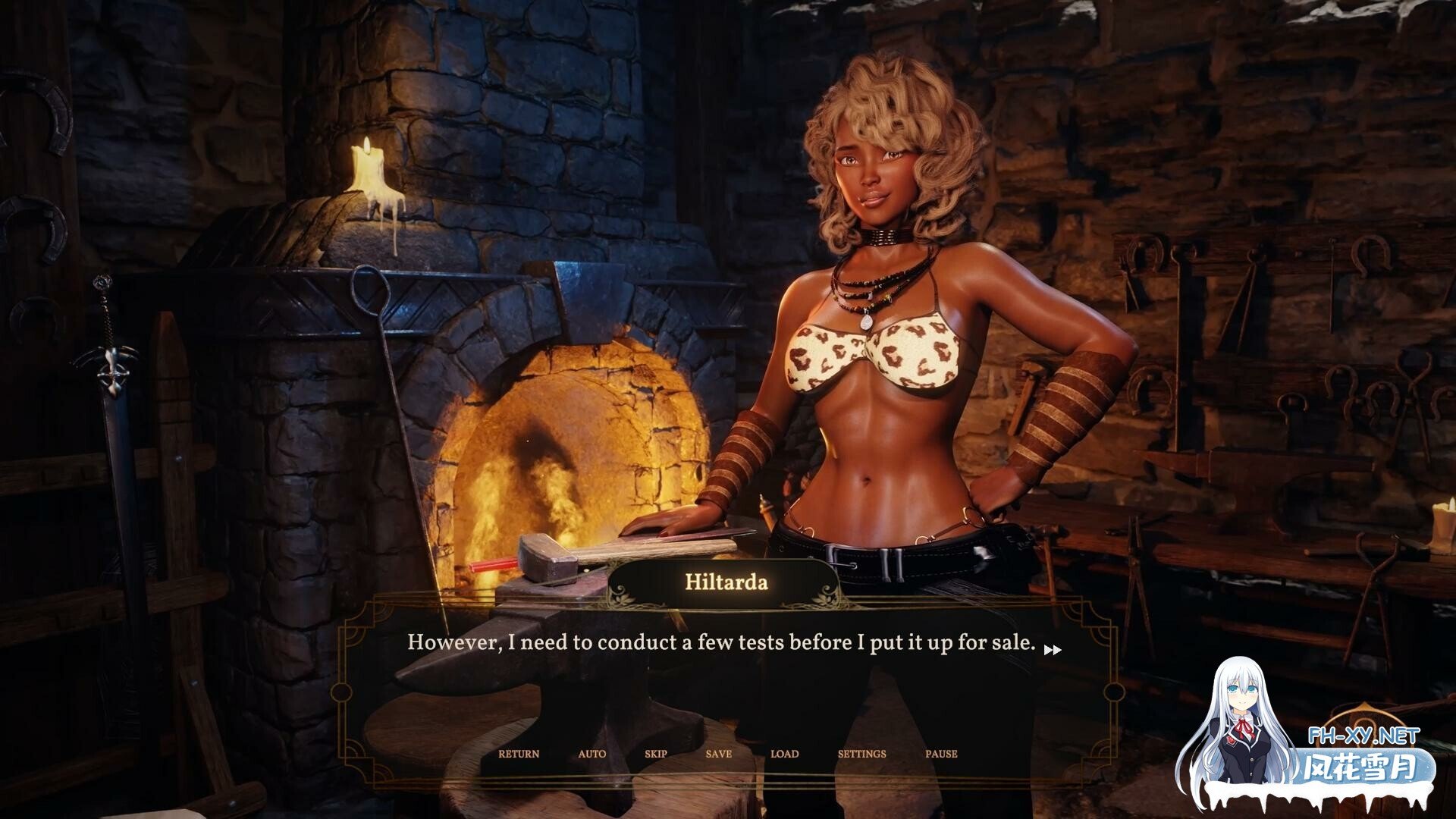Open the Load menu
Image resolution: width=1456 pixels, height=819 pixels.
tap(784, 754)
